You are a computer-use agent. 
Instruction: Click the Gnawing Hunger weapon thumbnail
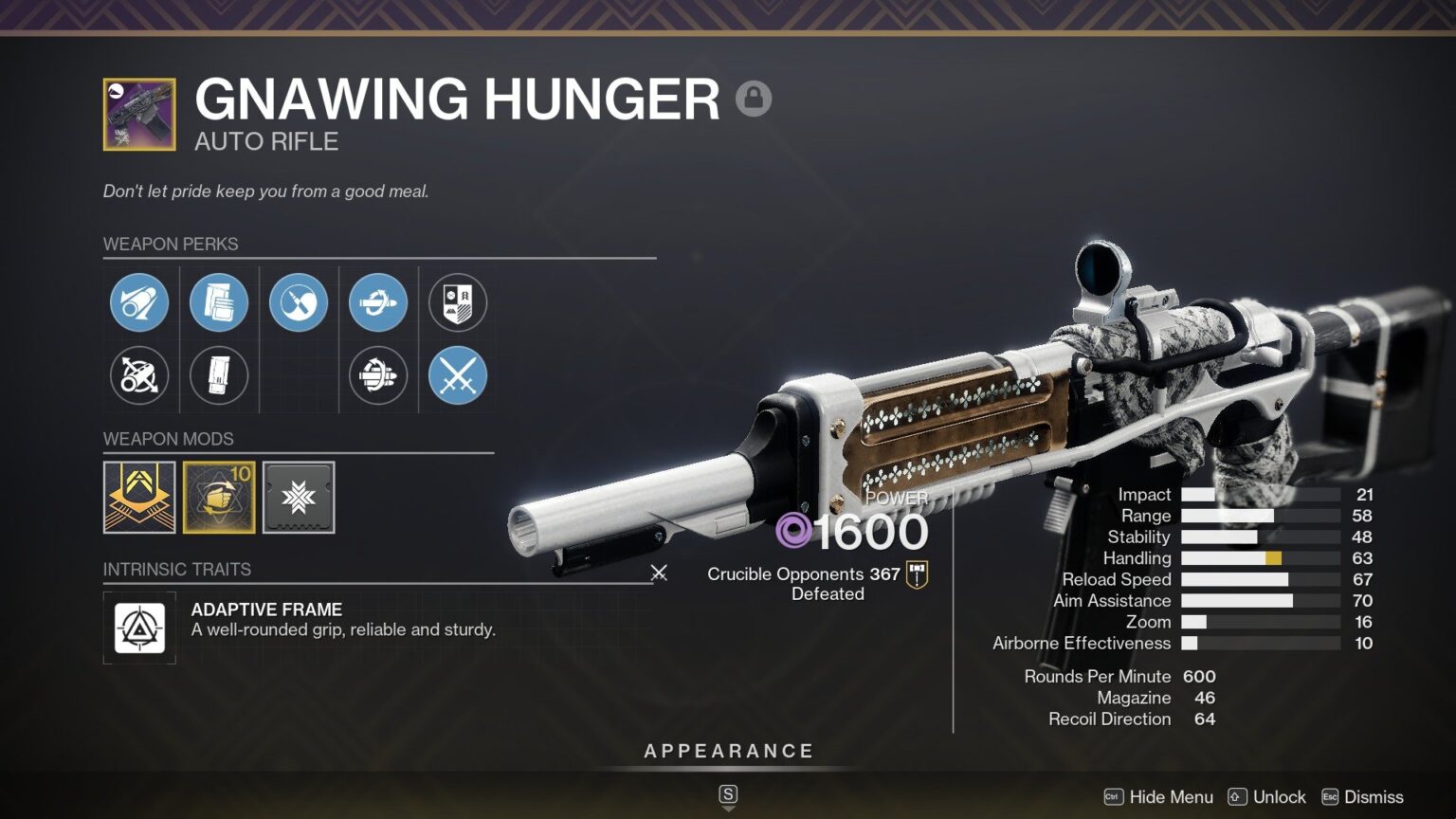[x=138, y=112]
